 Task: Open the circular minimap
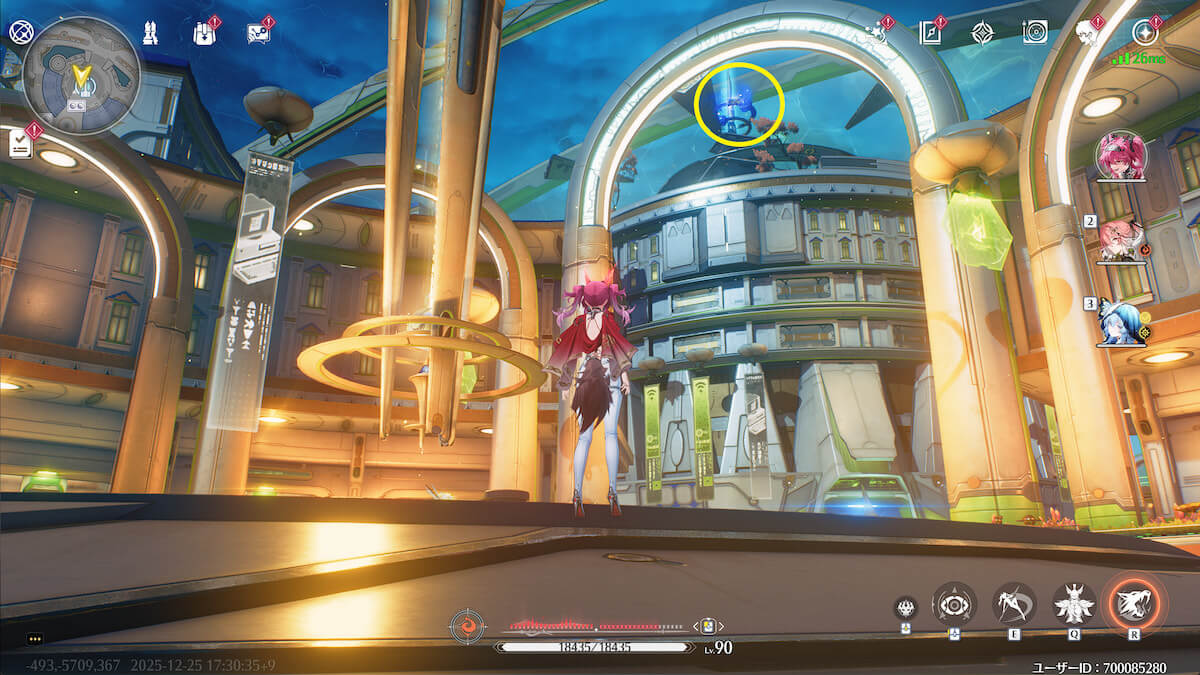click(x=80, y=75)
